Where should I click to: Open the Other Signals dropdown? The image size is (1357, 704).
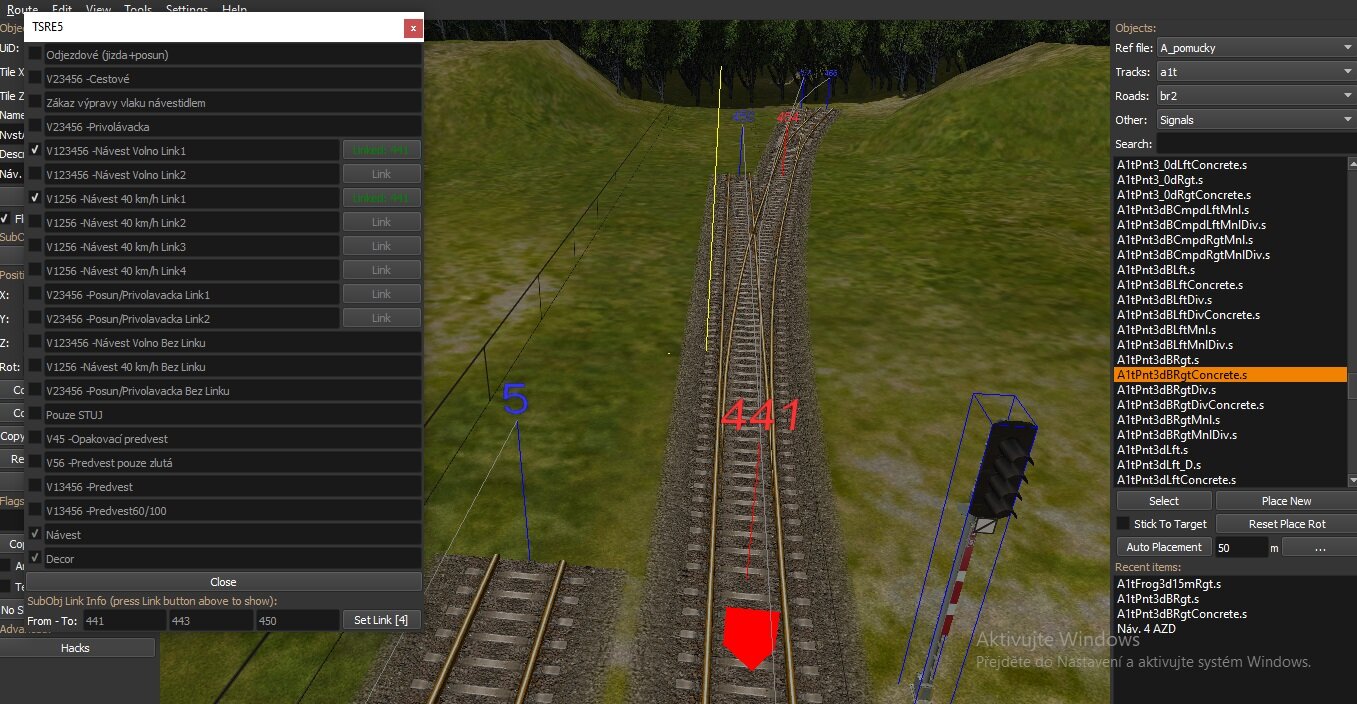point(1254,120)
